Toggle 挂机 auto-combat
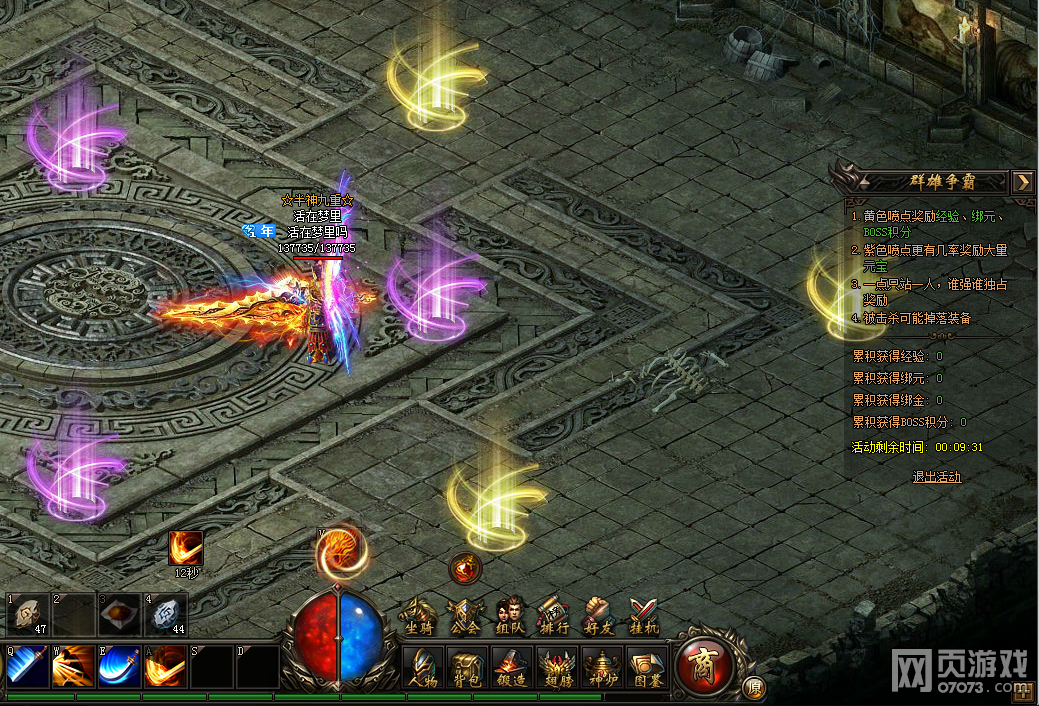Screen dimensions: 1039x706 642,616
